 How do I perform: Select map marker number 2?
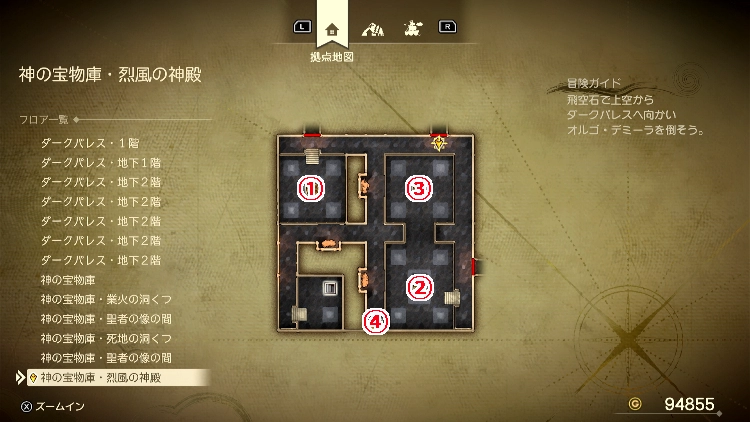(x=420, y=287)
